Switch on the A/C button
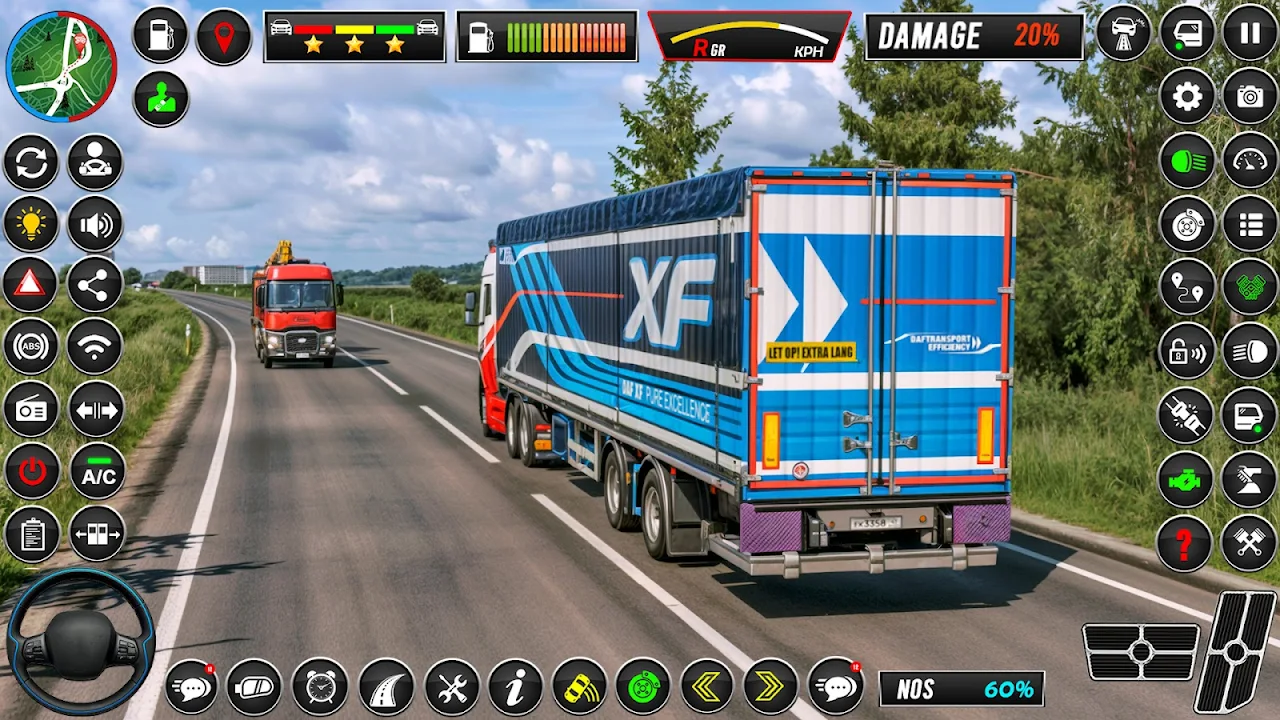This screenshot has height=720, width=1280. pos(97,471)
